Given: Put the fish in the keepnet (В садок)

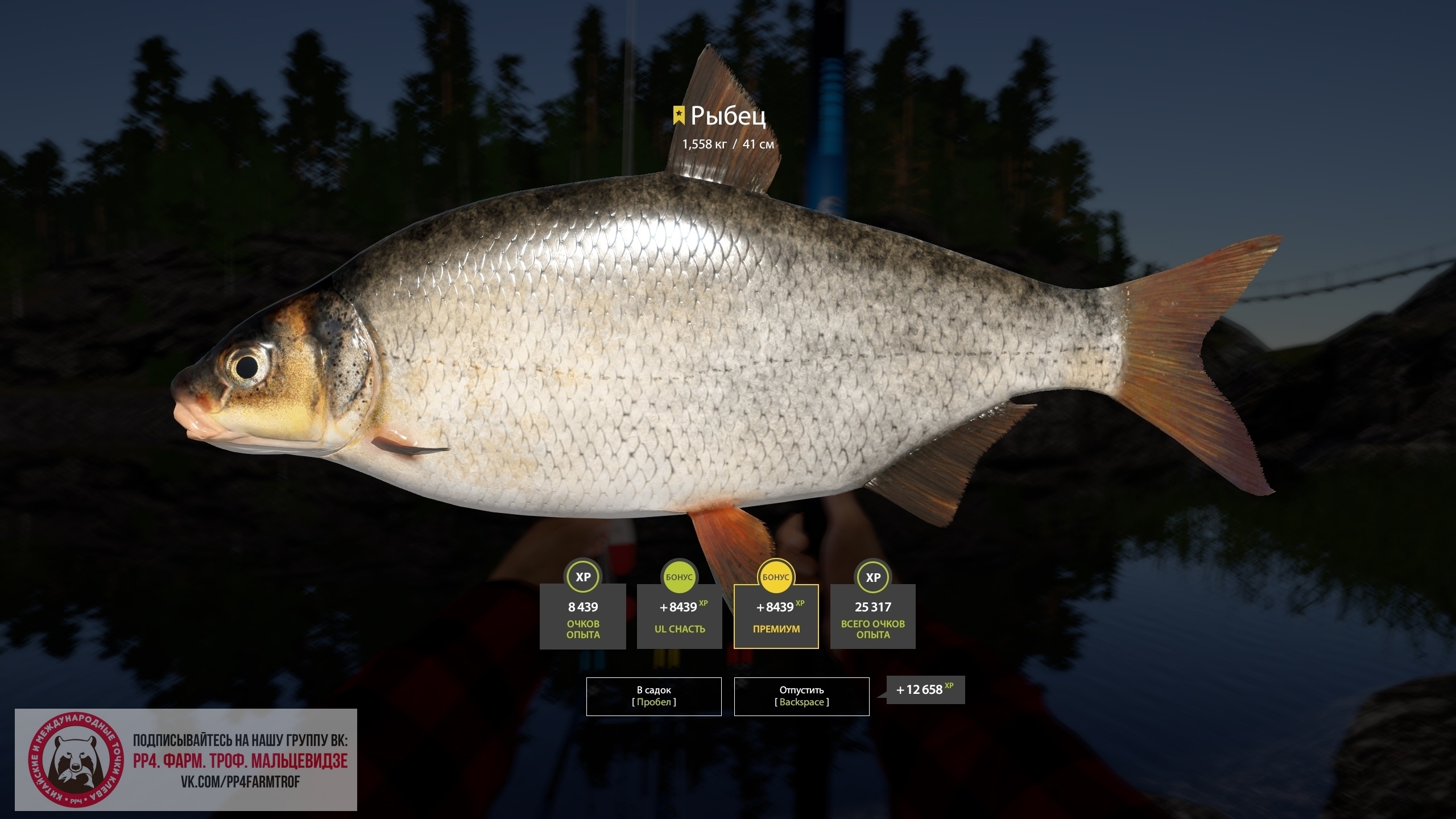Looking at the screenshot, I should tap(653, 696).
